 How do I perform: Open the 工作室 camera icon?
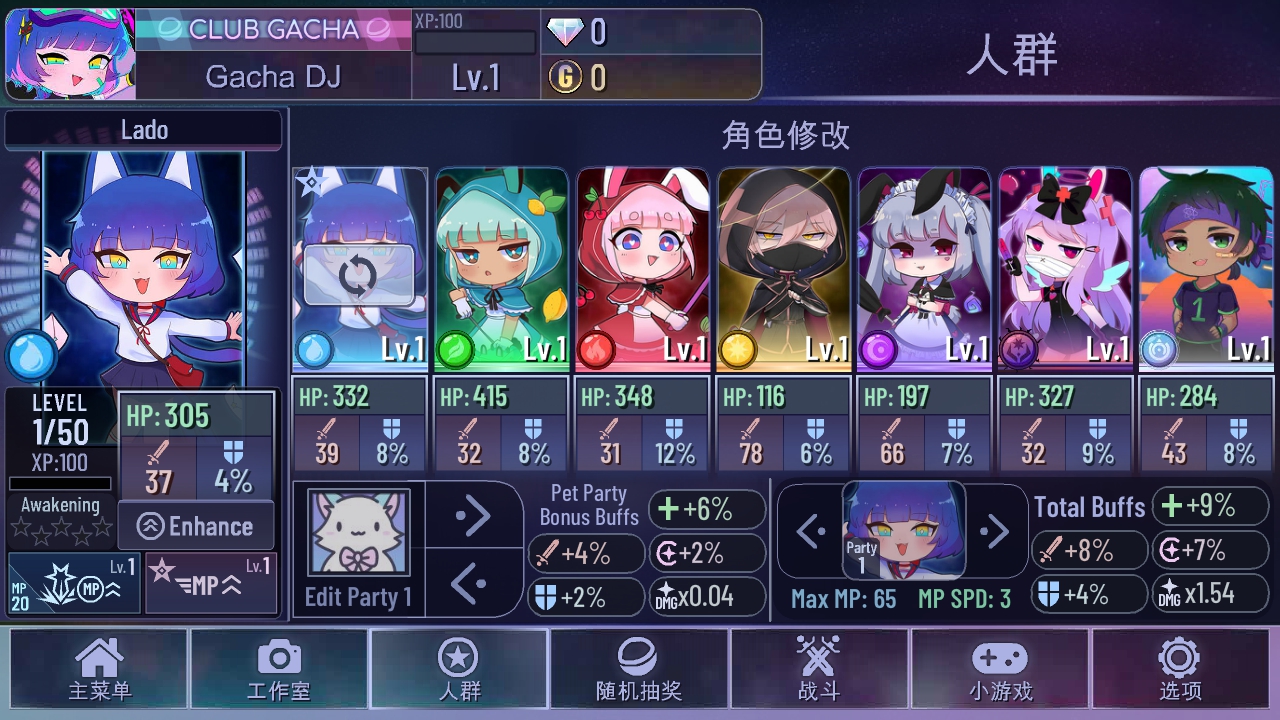[x=278, y=658]
